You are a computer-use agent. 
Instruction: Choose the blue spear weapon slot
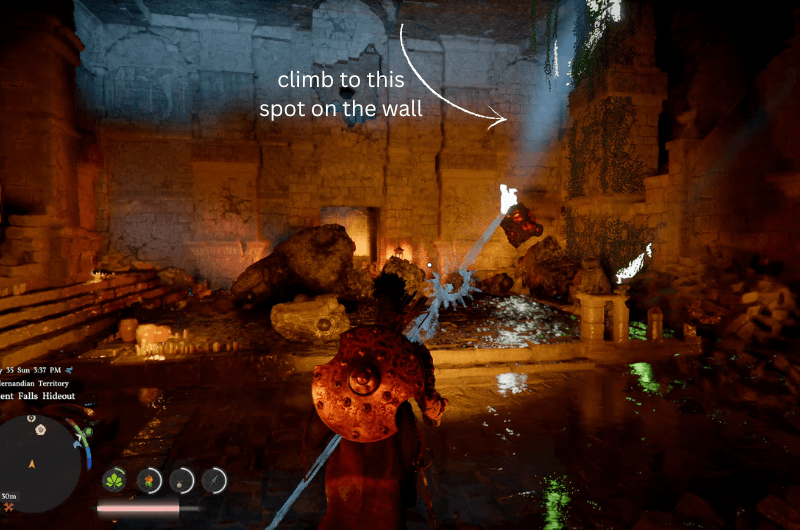[x=214, y=480]
